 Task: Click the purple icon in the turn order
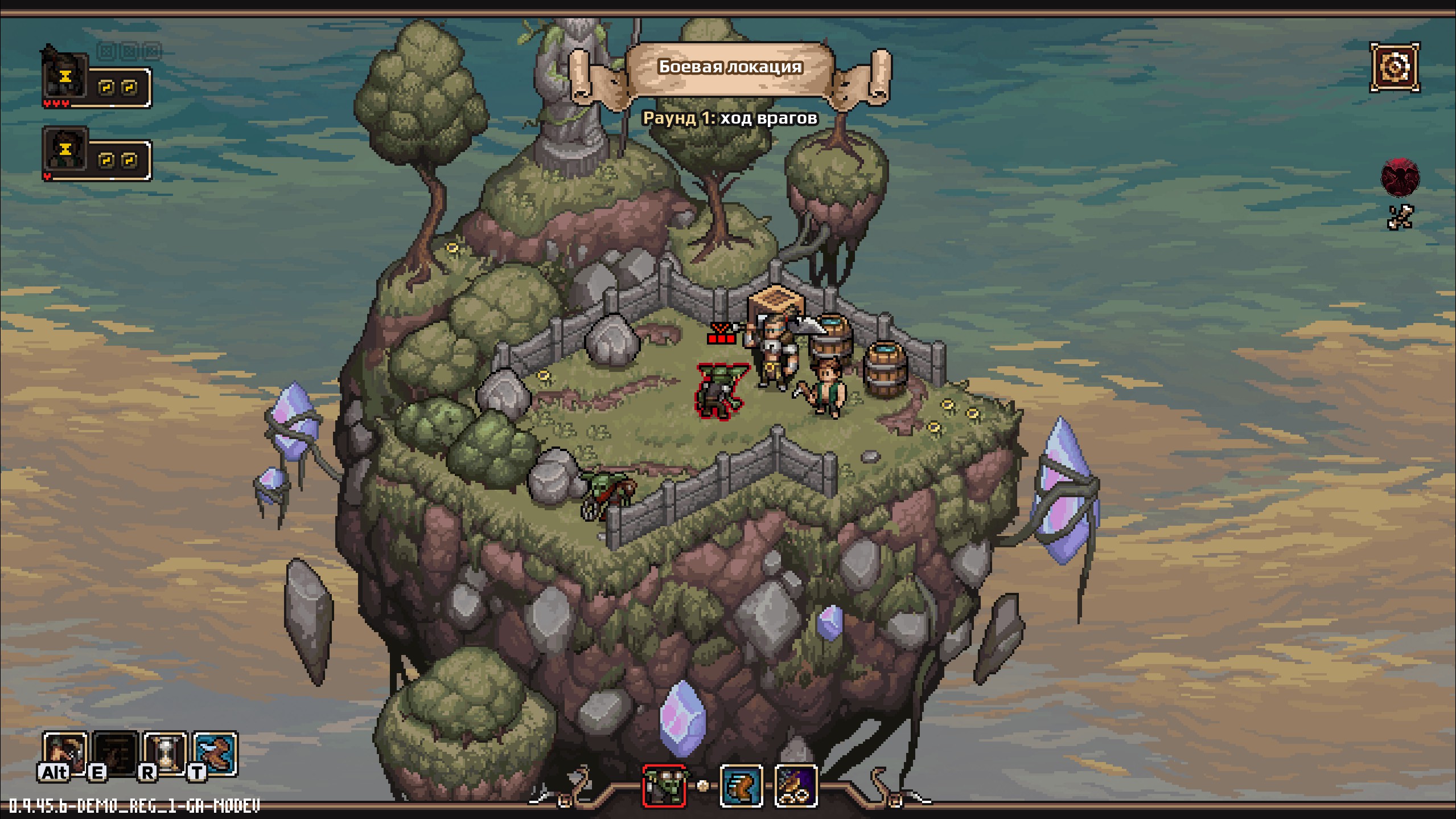coord(796,785)
